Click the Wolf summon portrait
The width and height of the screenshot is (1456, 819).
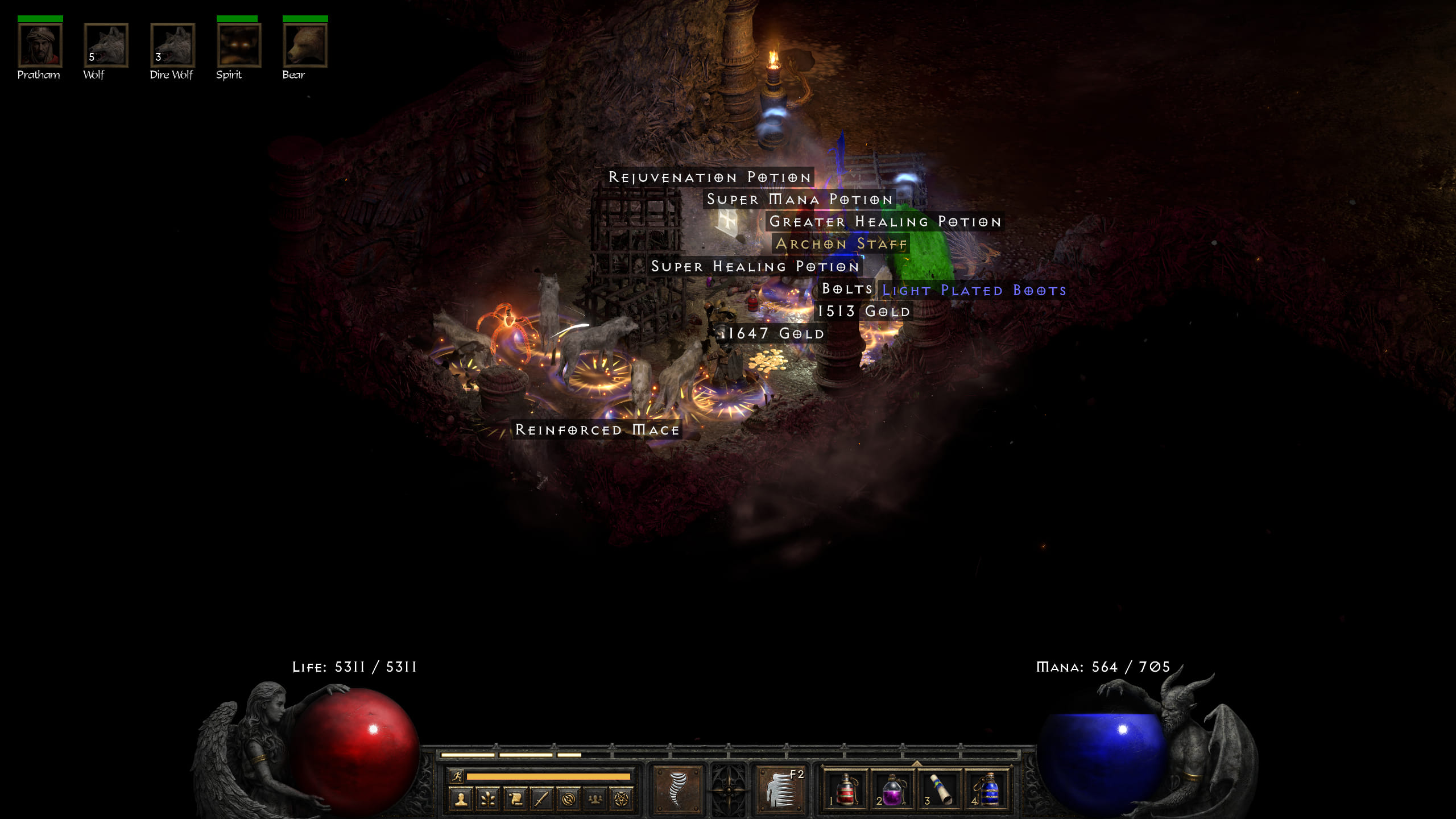tap(106, 45)
